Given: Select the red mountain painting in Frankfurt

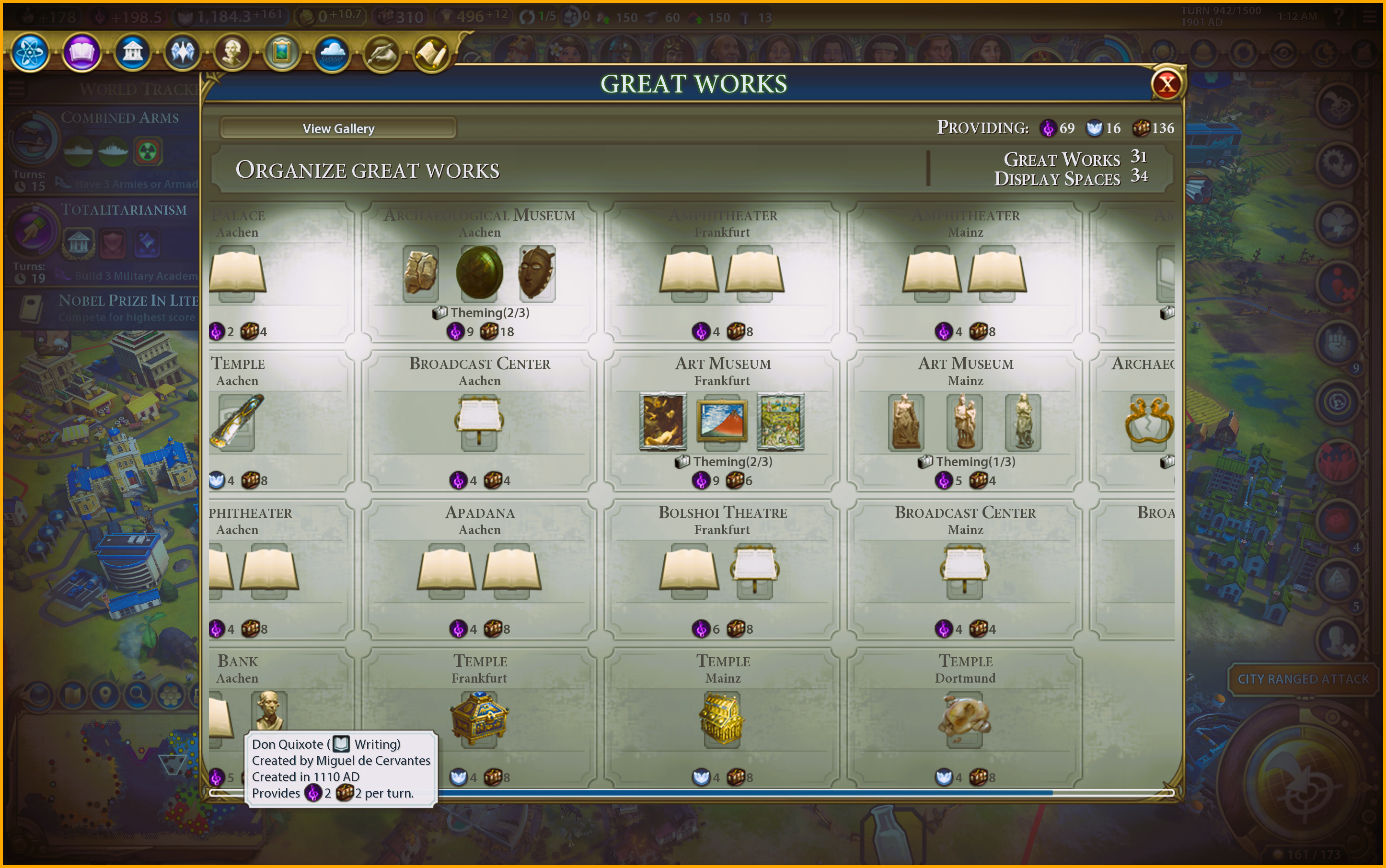Looking at the screenshot, I should click(722, 422).
